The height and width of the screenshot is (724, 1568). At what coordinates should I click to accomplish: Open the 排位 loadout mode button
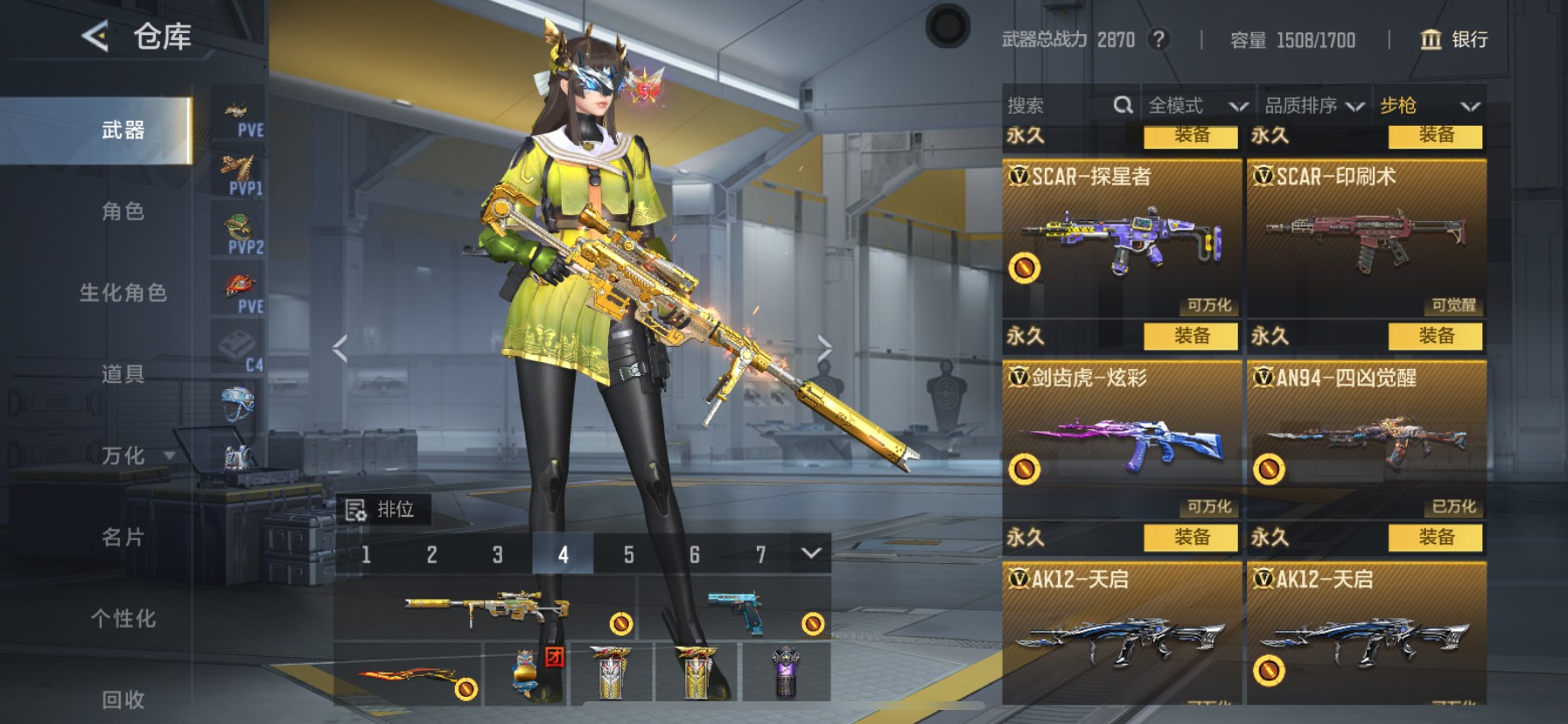click(x=381, y=510)
